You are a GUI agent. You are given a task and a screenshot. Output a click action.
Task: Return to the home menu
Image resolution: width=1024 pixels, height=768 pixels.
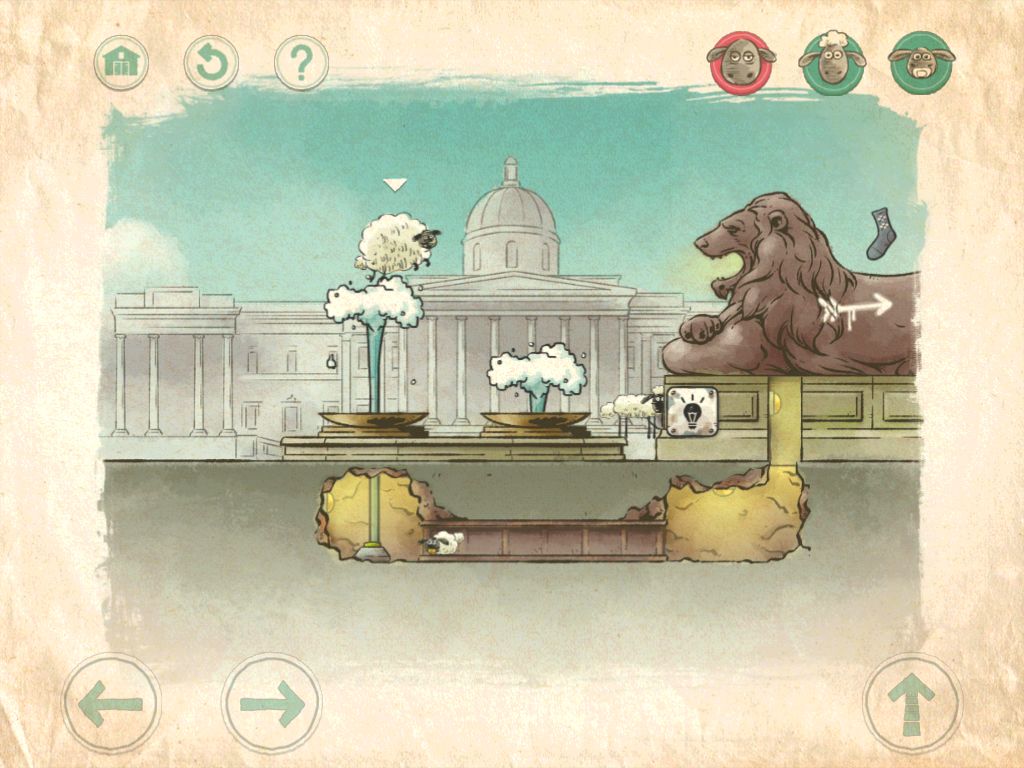(x=121, y=63)
